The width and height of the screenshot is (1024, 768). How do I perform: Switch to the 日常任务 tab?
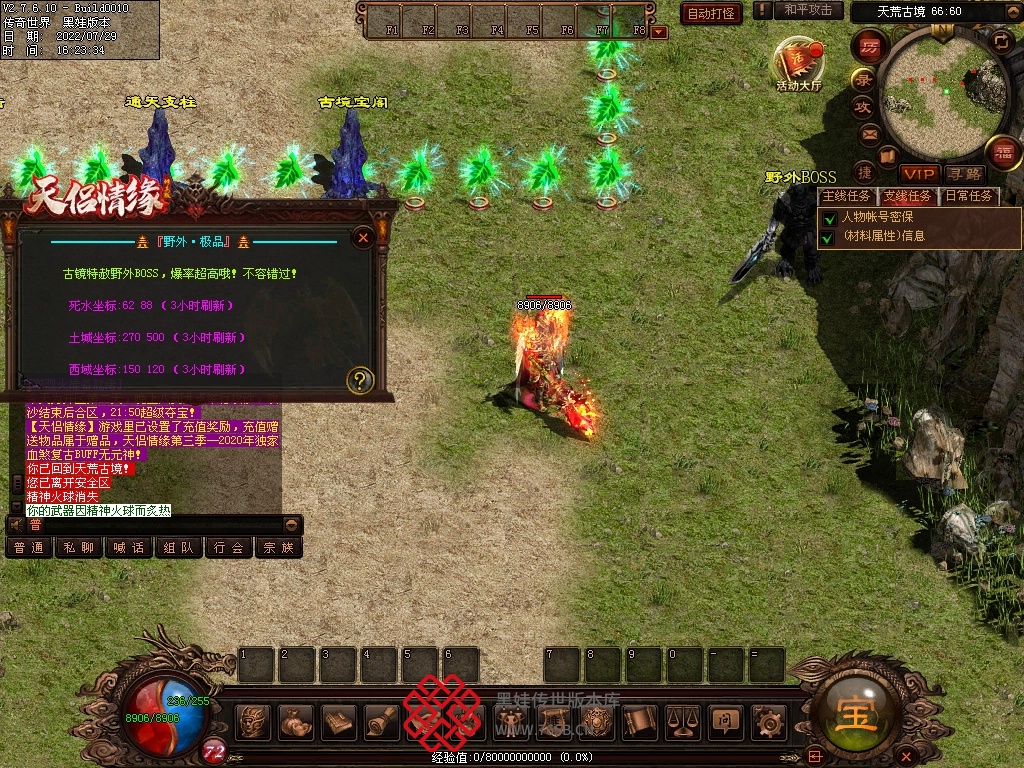point(969,196)
